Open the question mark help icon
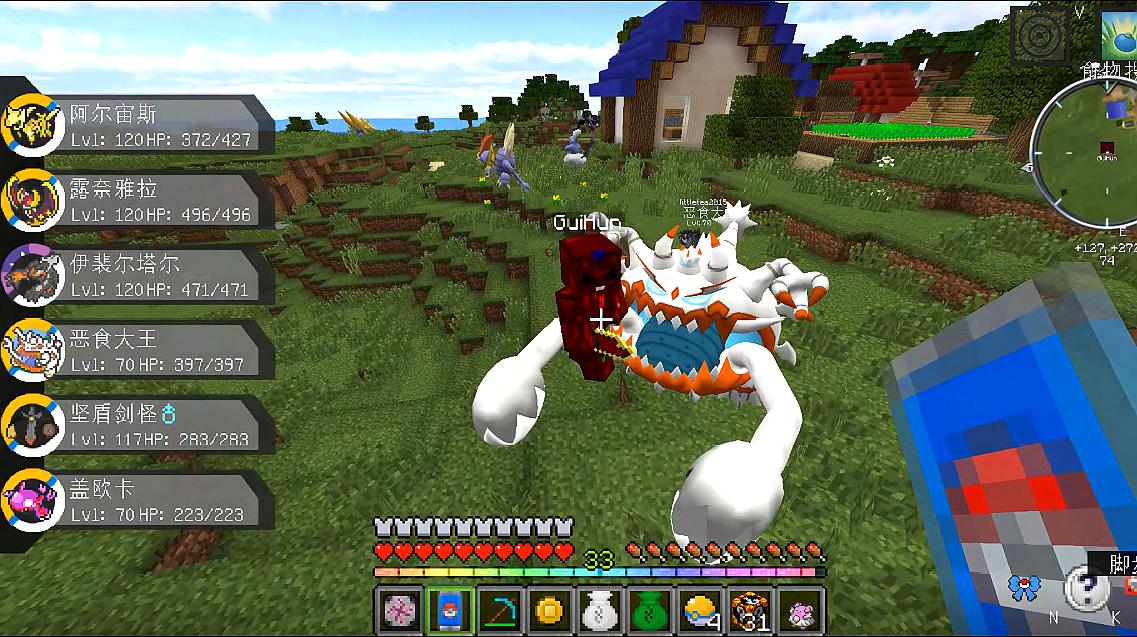1137x637 pixels. [x=1084, y=588]
